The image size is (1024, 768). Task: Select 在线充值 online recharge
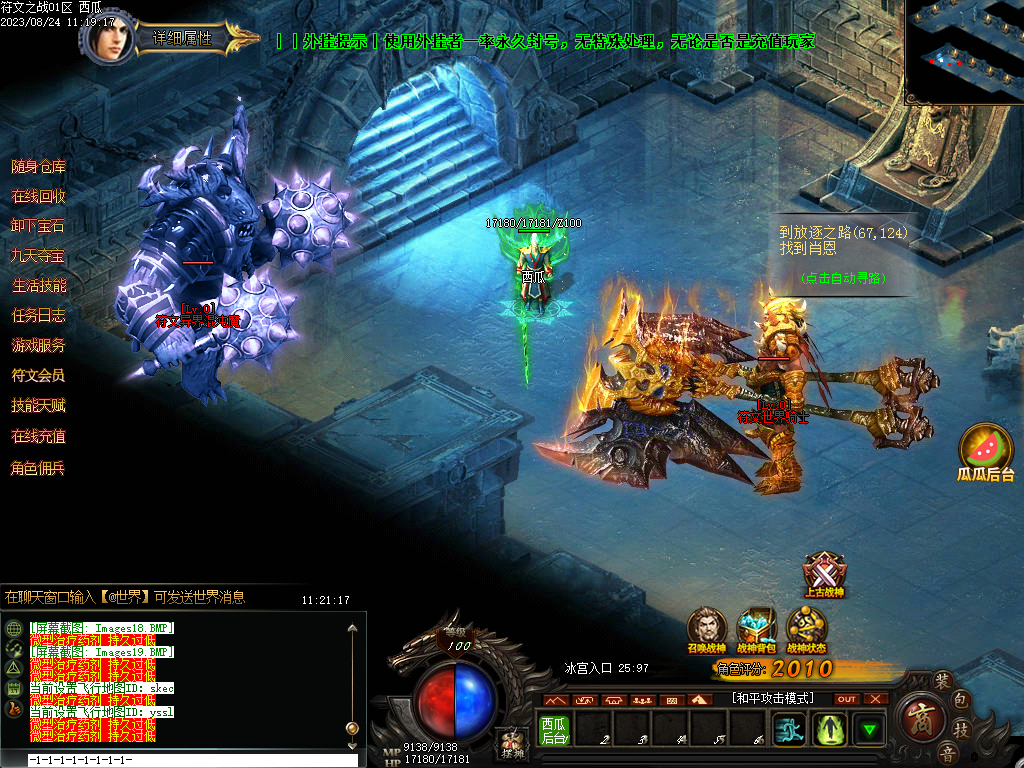(x=38, y=436)
